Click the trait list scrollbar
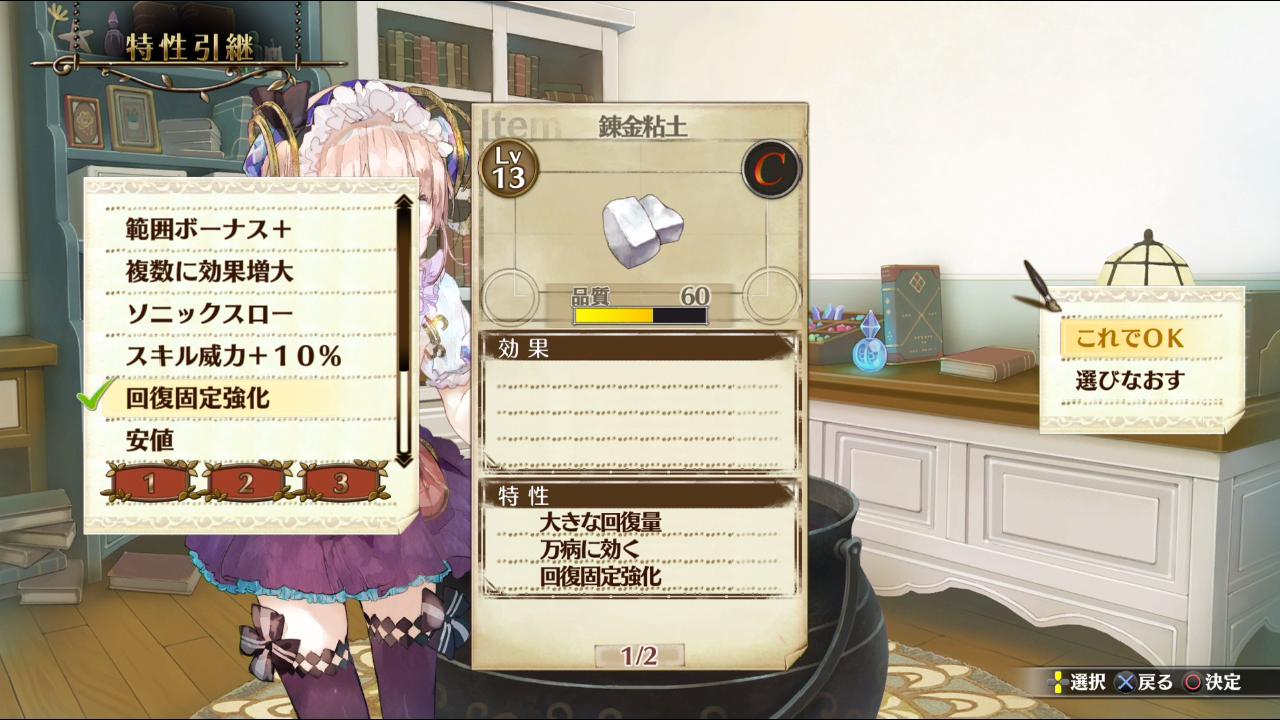Screen dimensions: 1280x720 [x=403, y=330]
